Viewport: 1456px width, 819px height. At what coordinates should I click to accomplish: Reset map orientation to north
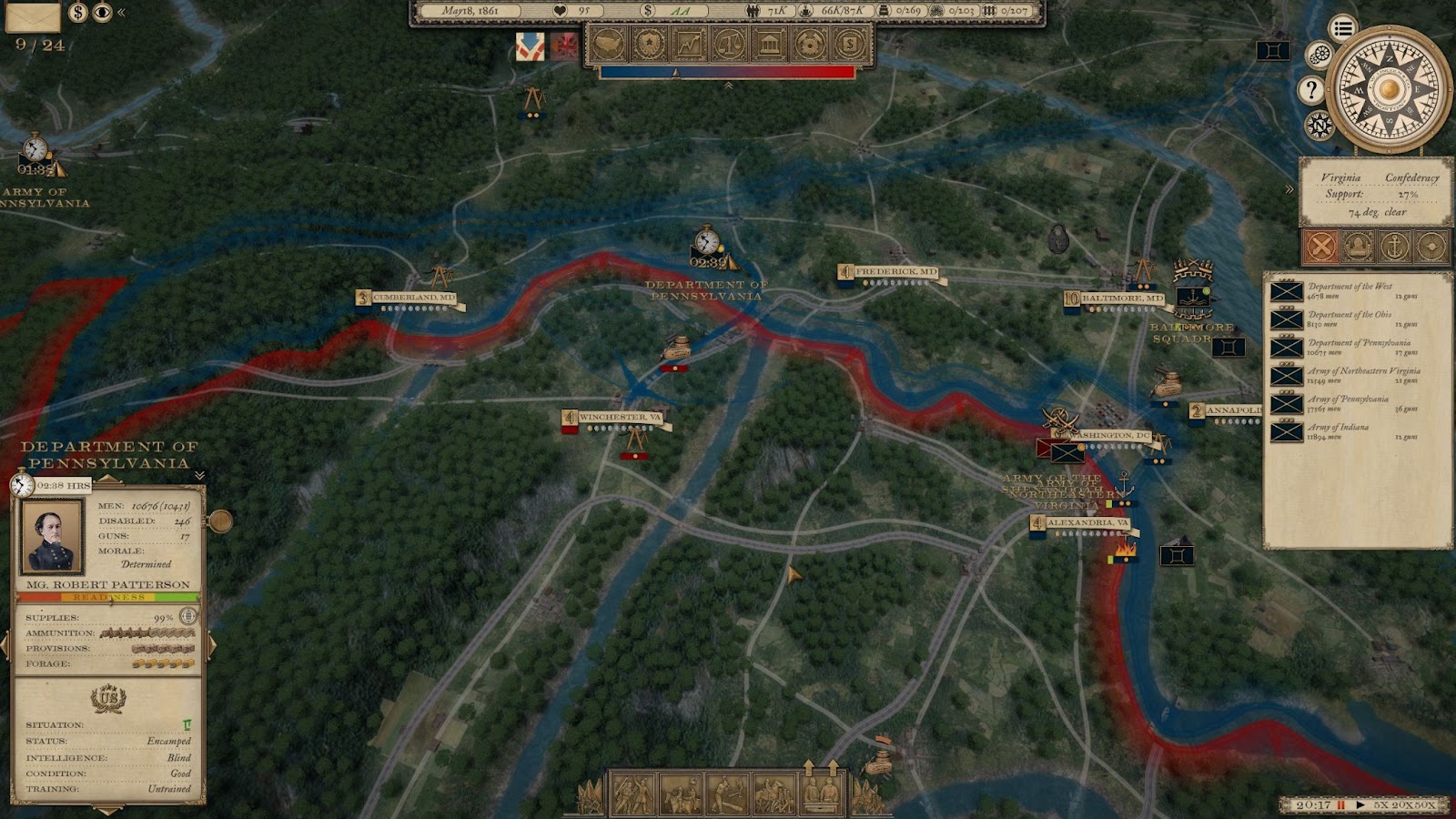[1319, 125]
